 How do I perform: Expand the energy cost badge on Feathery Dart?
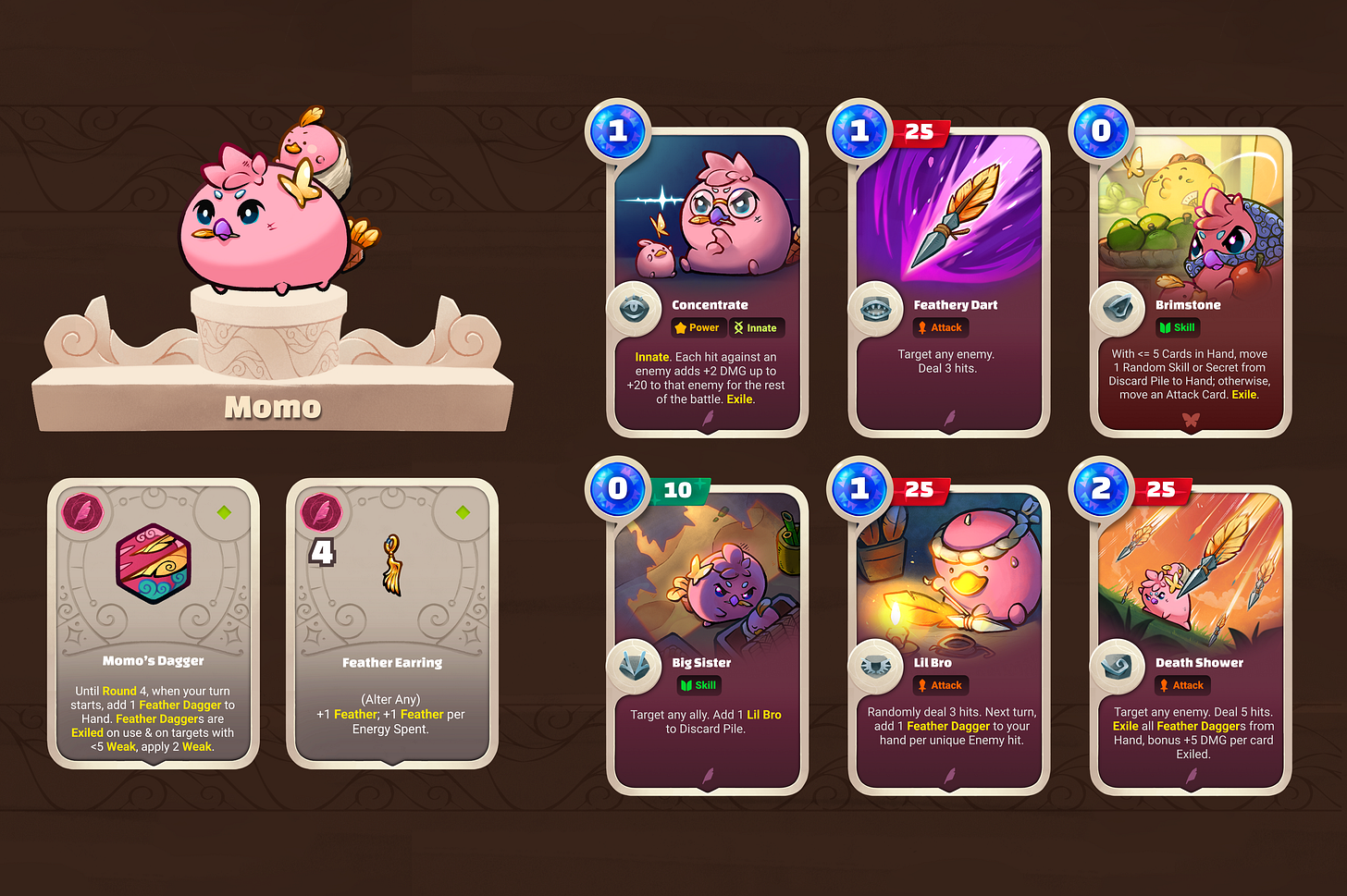pos(859,130)
